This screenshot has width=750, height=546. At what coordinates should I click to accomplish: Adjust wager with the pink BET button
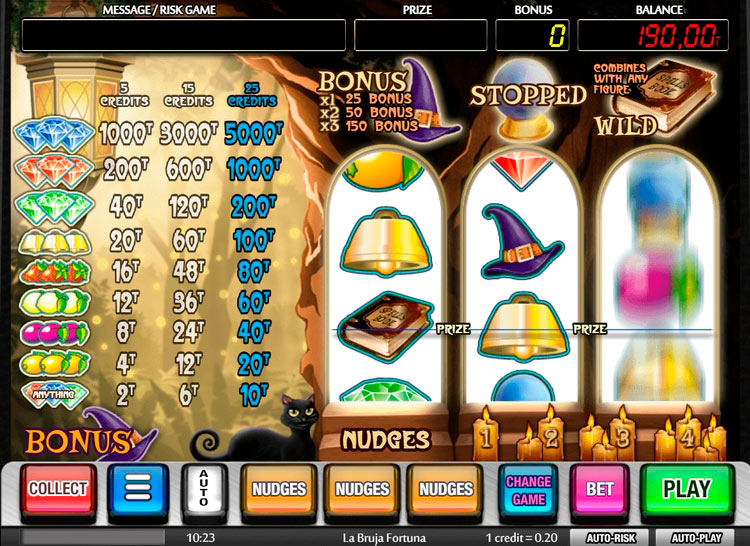[x=600, y=490]
